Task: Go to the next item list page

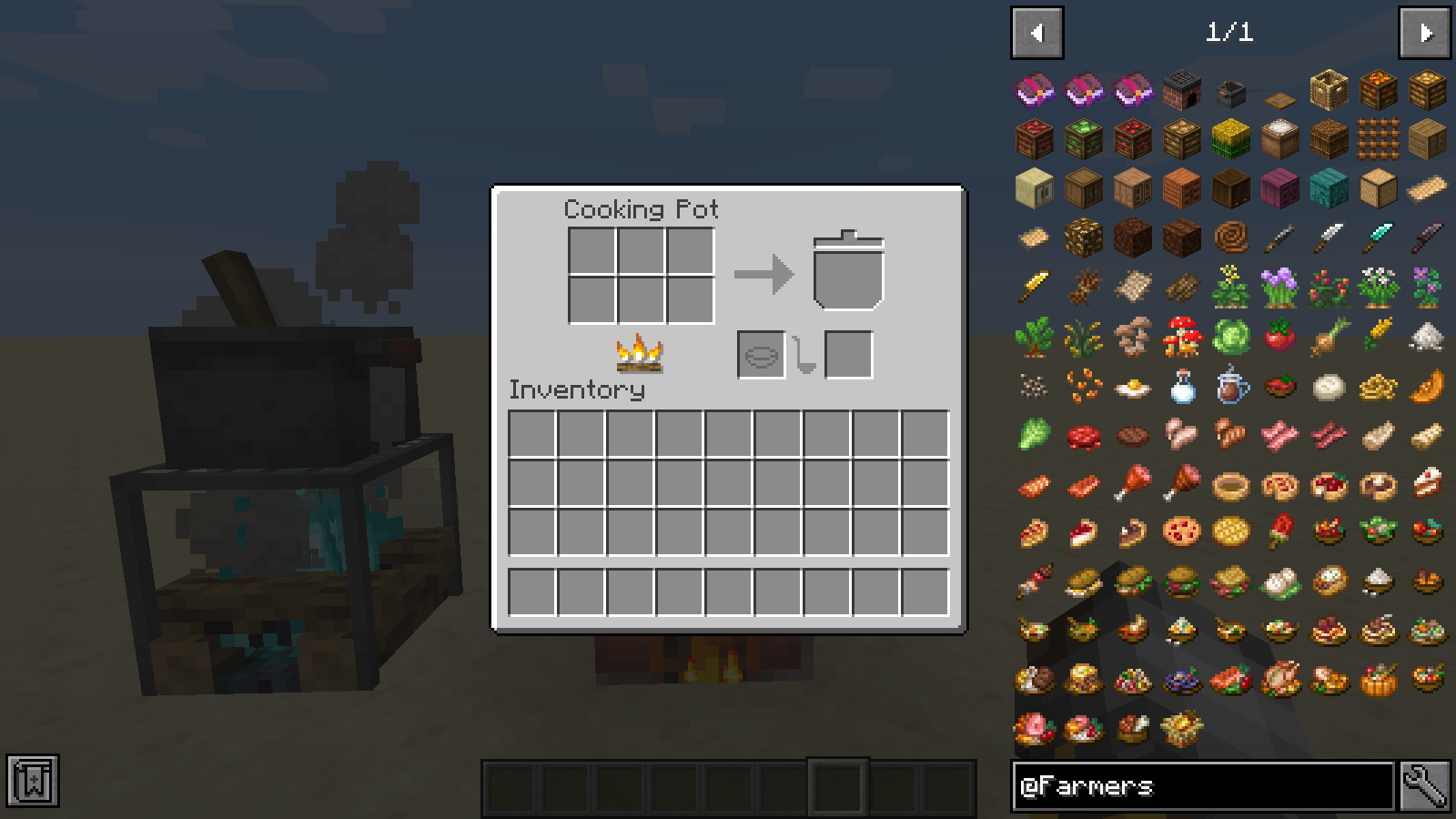Action: click(x=1424, y=34)
